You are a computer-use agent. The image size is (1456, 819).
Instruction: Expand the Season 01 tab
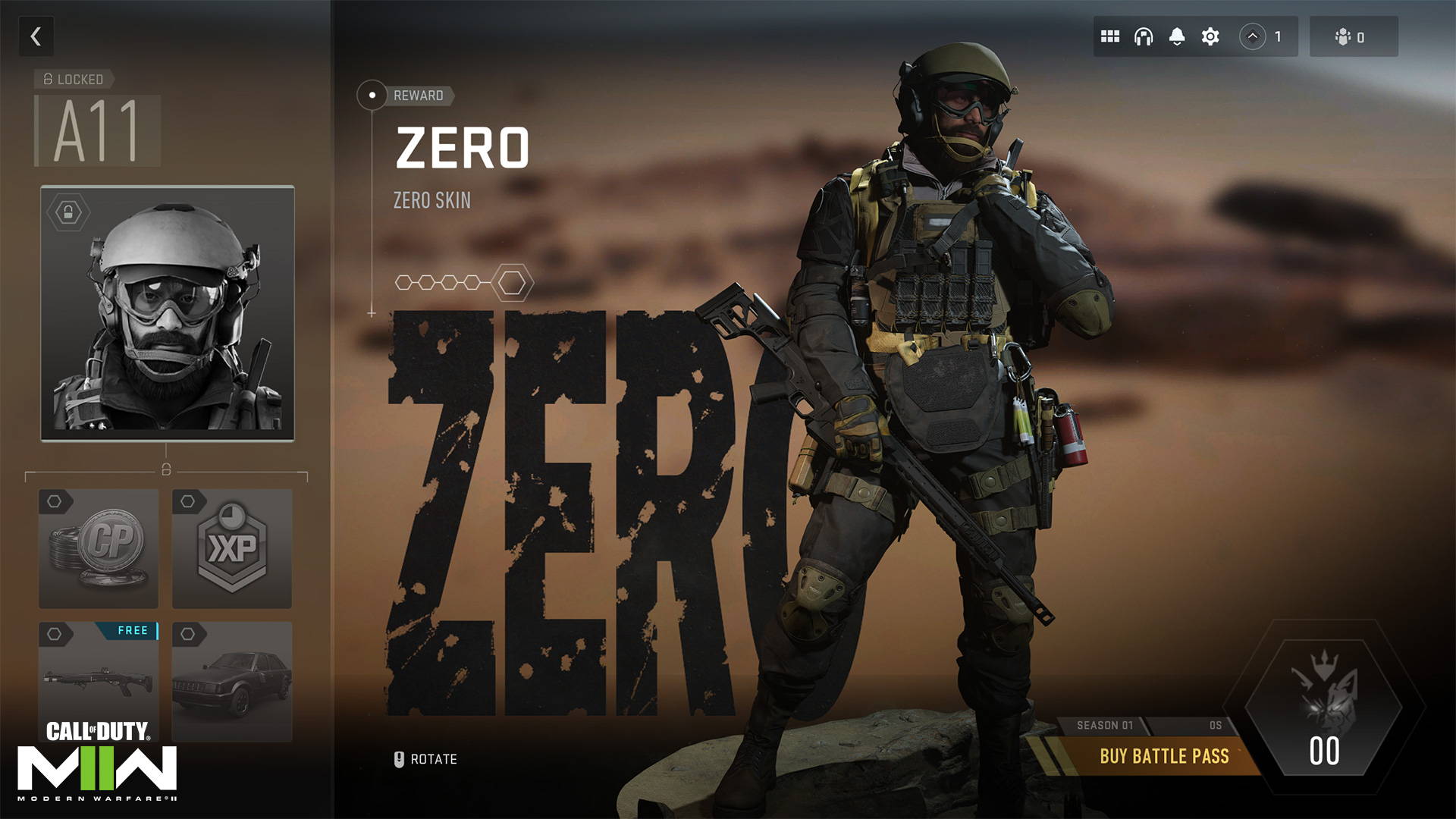pyautogui.click(x=1107, y=724)
